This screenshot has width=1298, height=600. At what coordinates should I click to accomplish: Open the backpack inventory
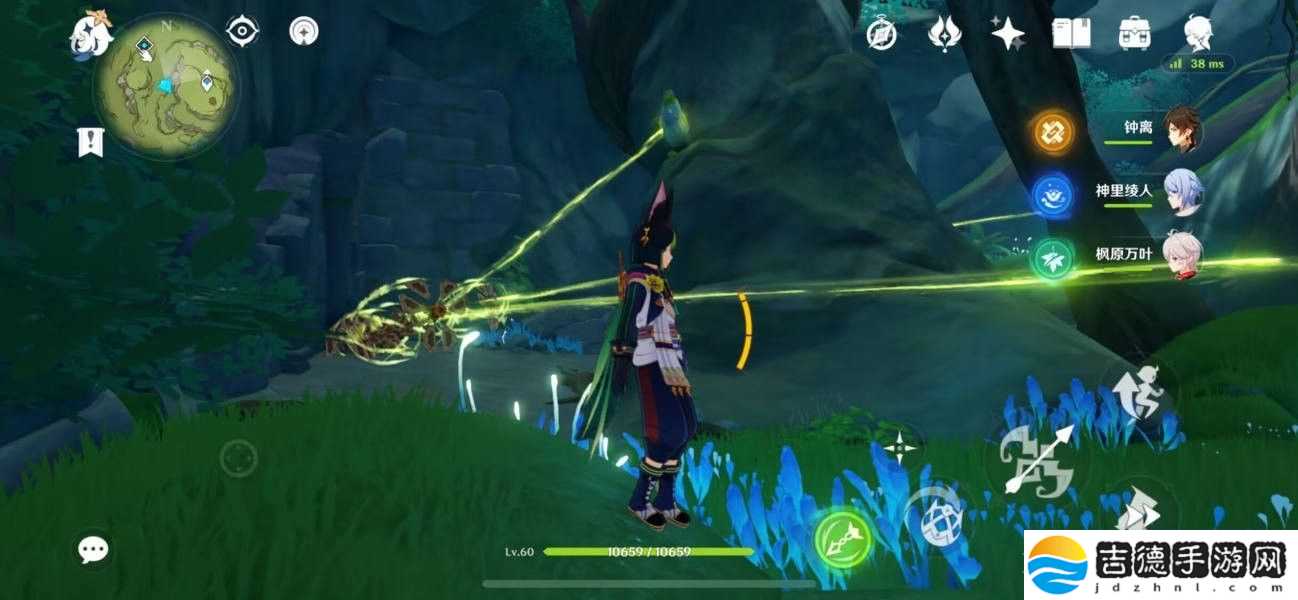tap(1134, 34)
